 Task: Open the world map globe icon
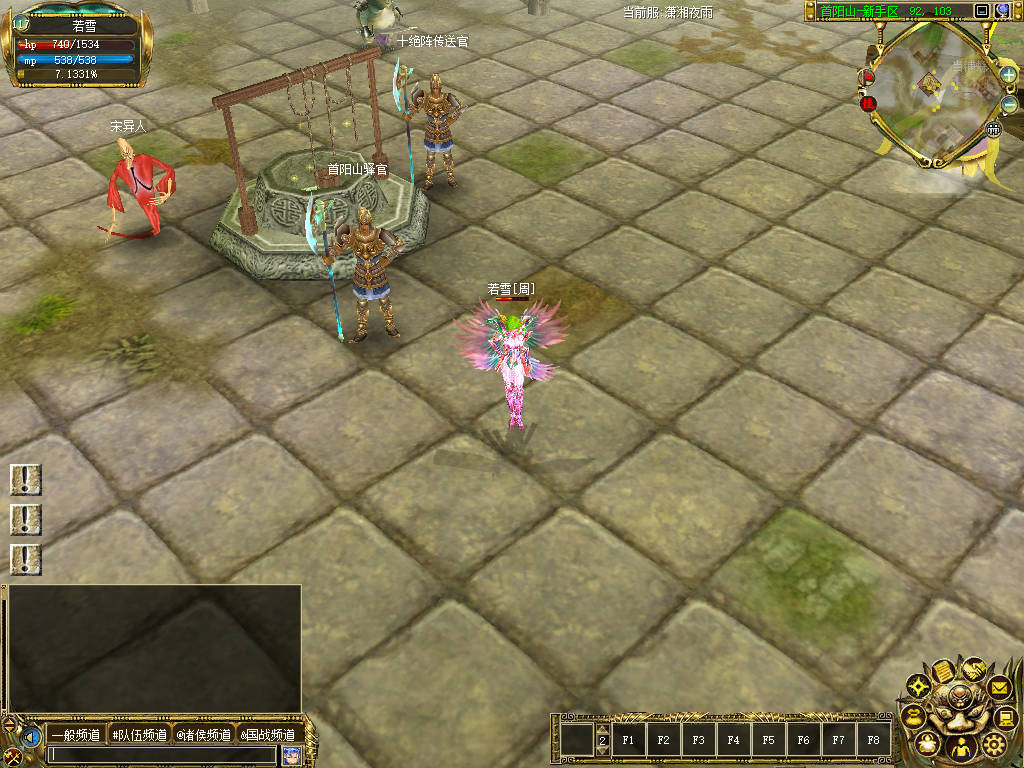tap(1003, 11)
